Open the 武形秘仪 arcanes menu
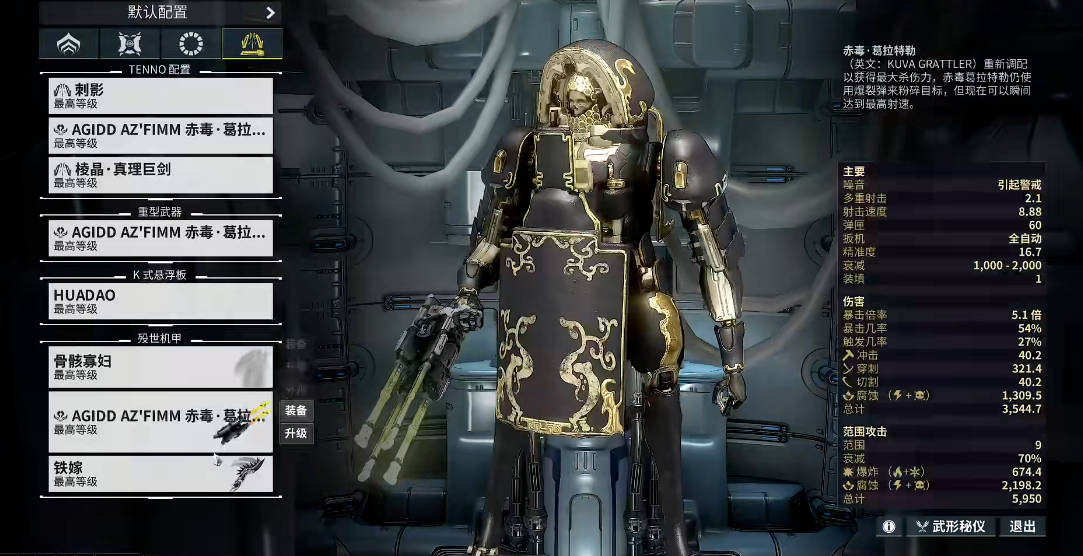This screenshot has width=1083, height=556. (950, 526)
